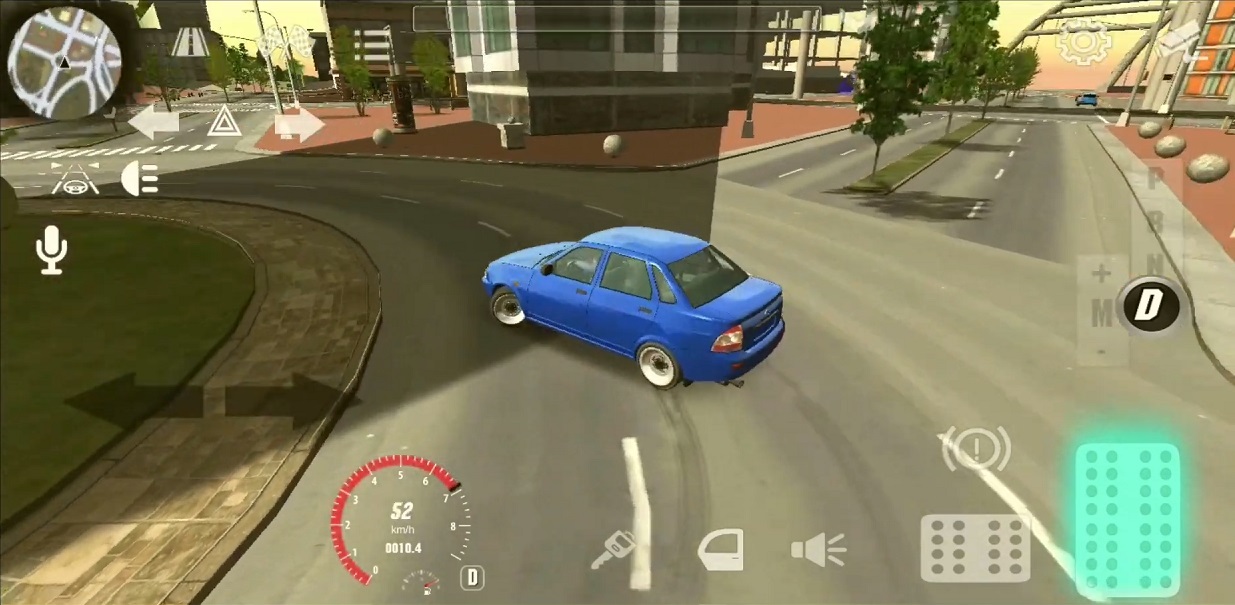The width and height of the screenshot is (1235, 605).
Task: Open the circular minimap
Action: (x=64, y=62)
